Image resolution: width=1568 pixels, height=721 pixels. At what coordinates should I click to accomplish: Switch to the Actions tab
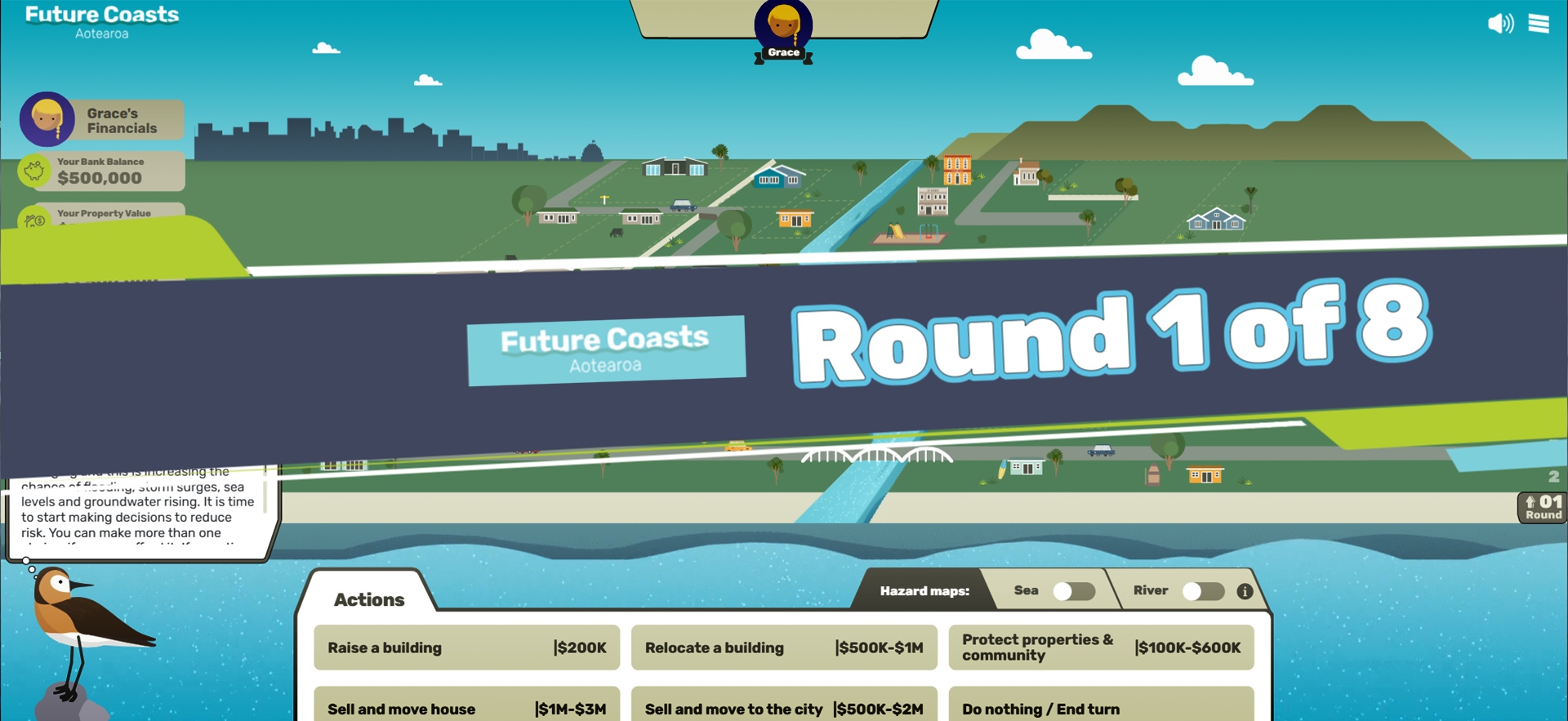point(368,599)
